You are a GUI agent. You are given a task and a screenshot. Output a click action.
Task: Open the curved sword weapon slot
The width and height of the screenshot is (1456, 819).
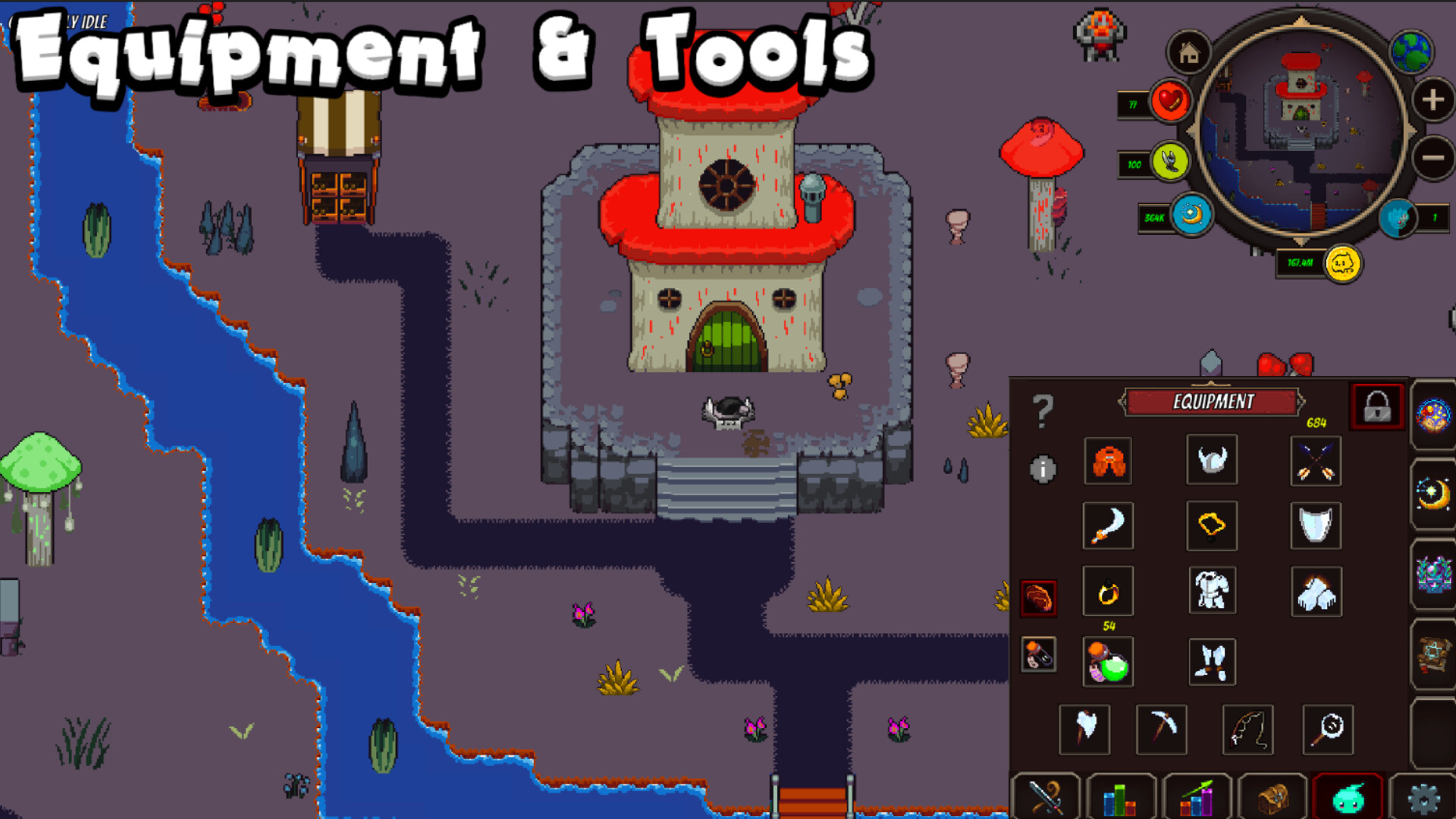point(1108,526)
